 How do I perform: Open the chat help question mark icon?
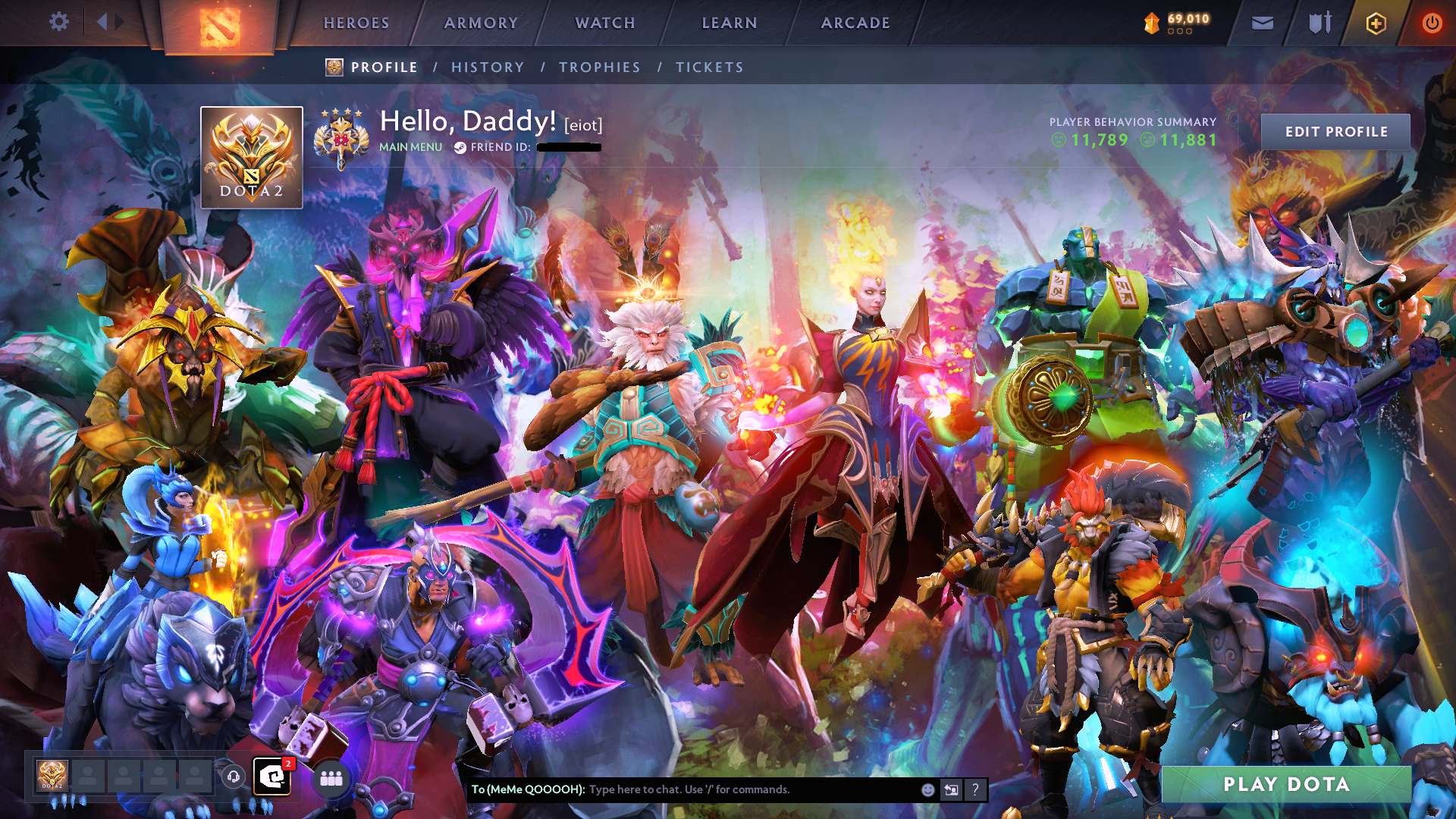(976, 790)
